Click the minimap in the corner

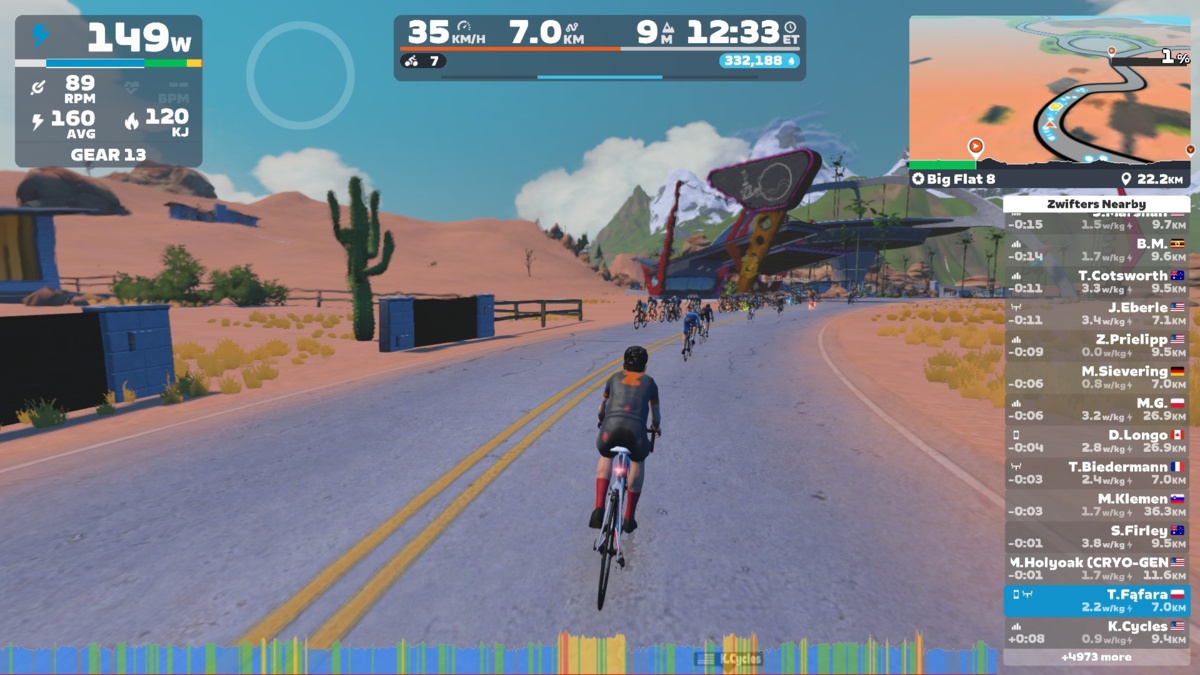(1049, 90)
